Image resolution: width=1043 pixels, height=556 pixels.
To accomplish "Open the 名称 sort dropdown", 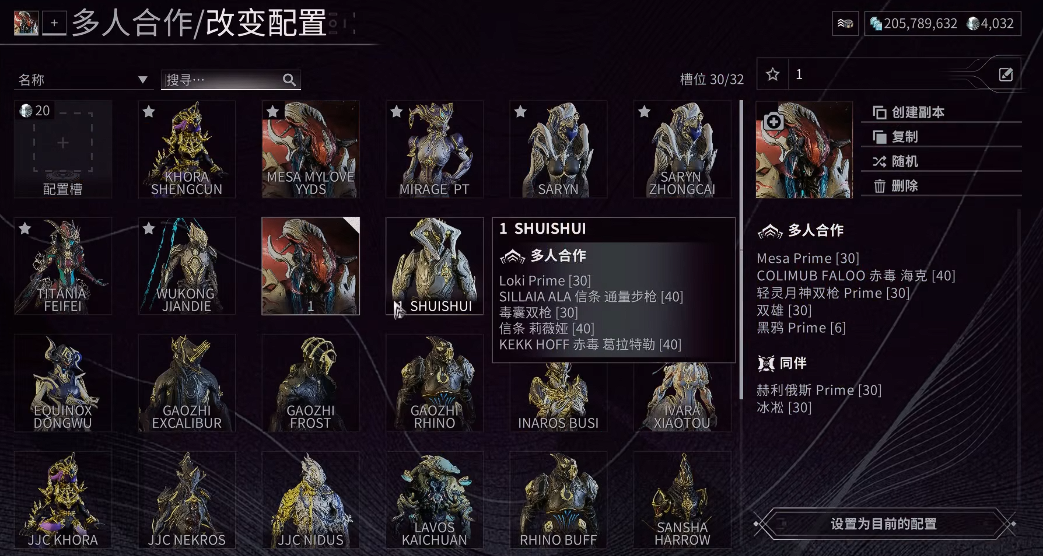I will tap(83, 80).
